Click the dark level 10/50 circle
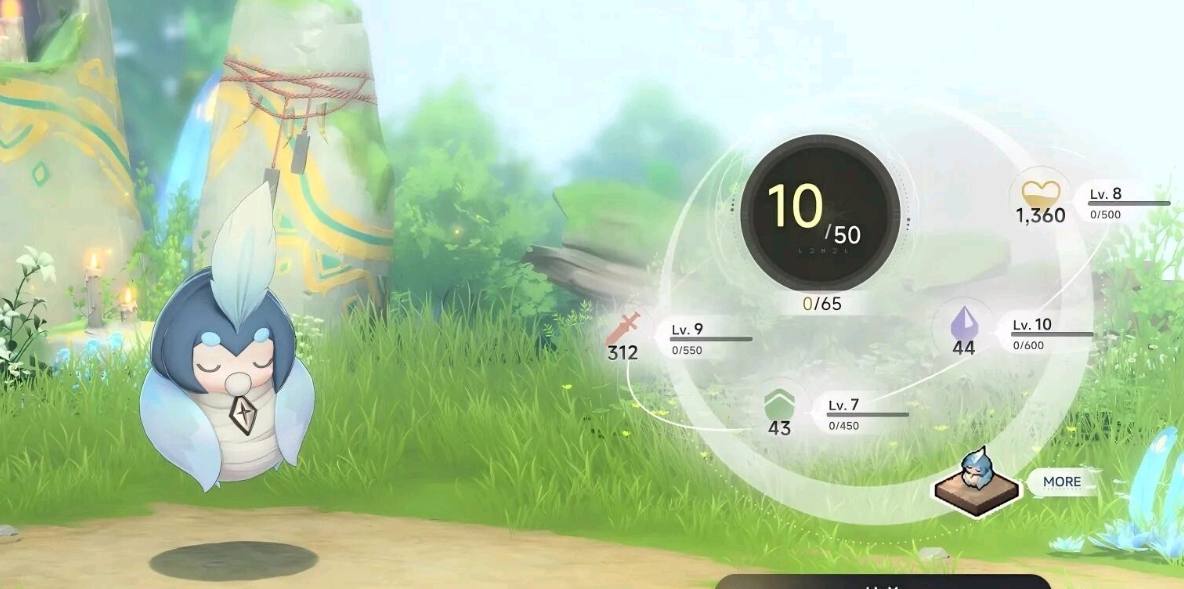Screen dimensions: 1184x589 (819, 212)
